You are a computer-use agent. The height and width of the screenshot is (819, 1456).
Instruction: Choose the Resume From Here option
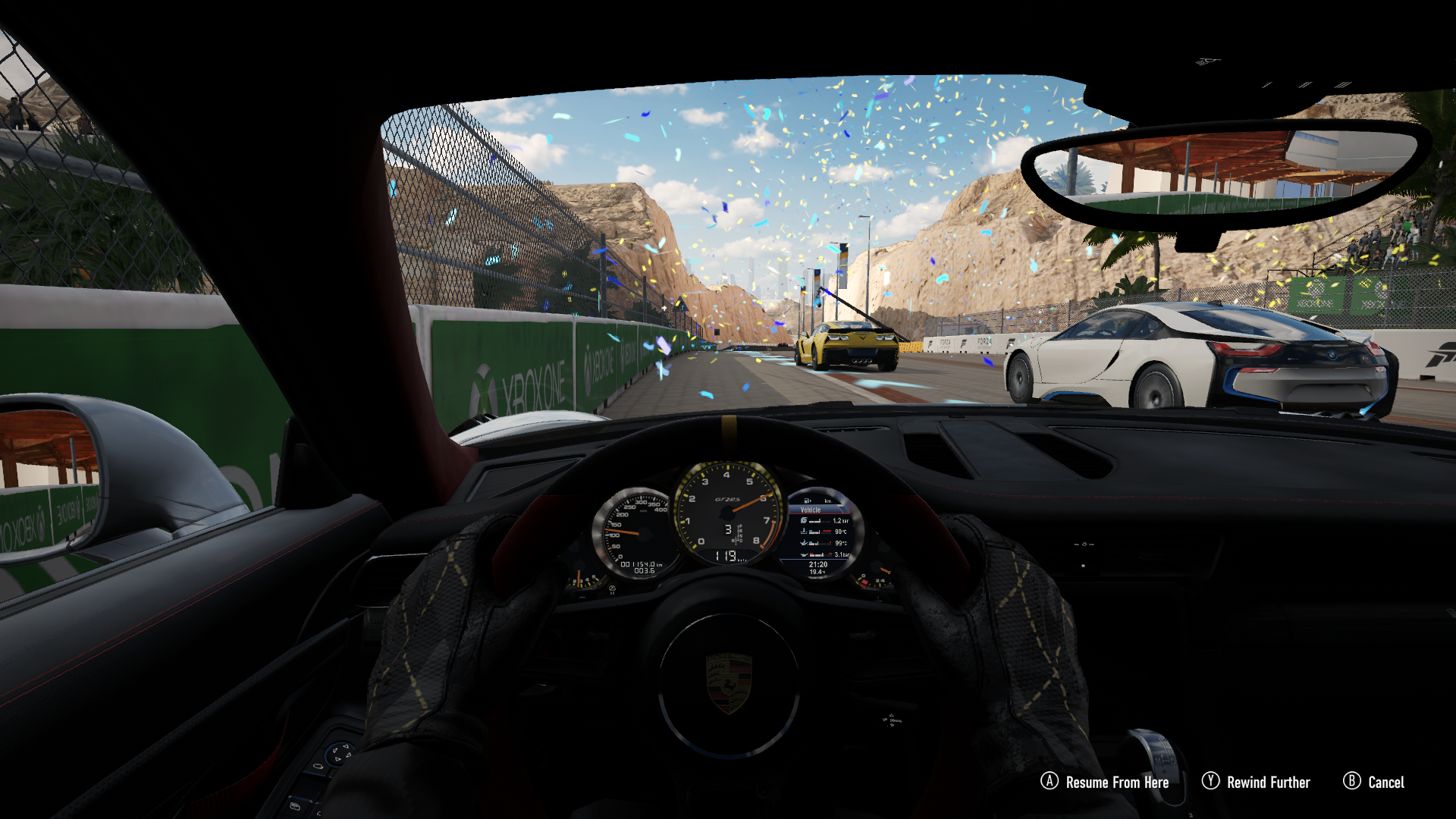(1105, 782)
